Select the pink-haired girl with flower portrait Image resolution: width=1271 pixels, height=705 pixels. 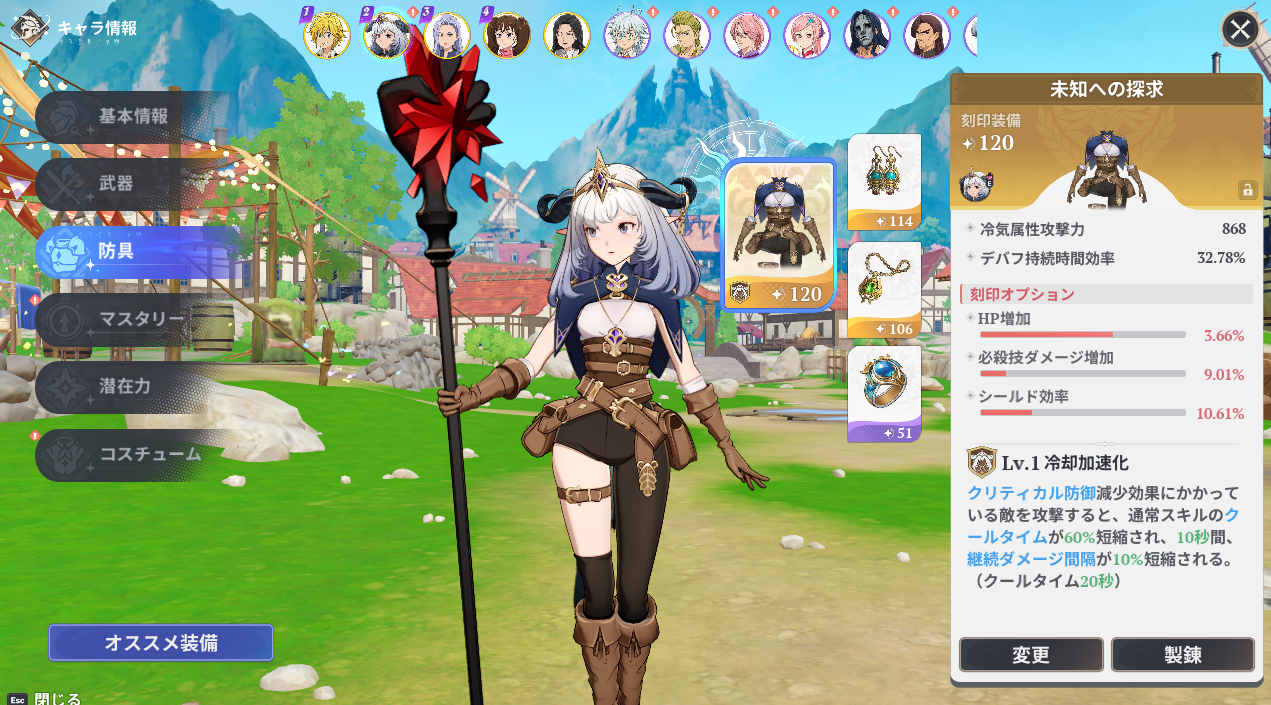point(807,35)
